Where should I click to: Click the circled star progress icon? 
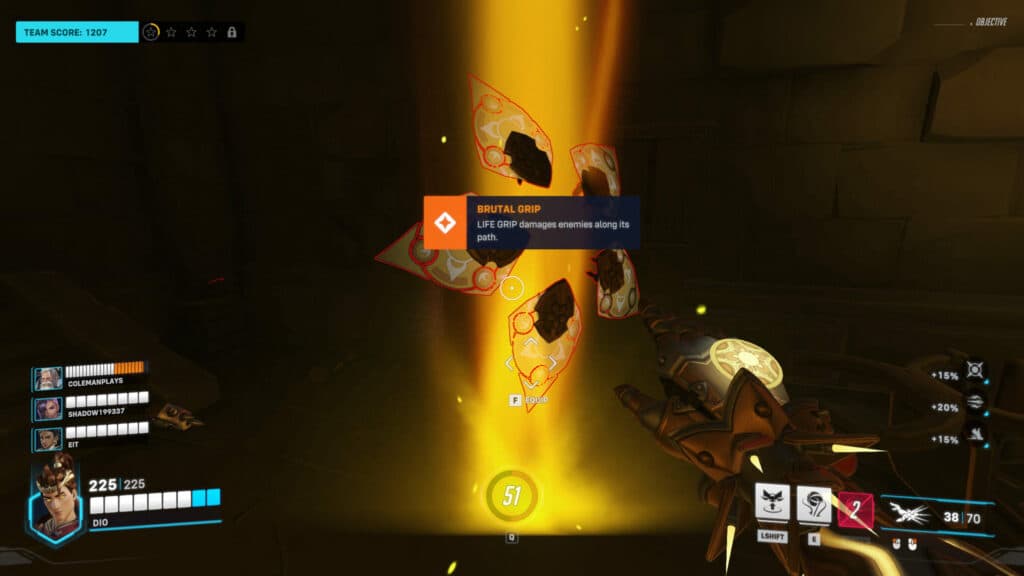click(x=151, y=32)
